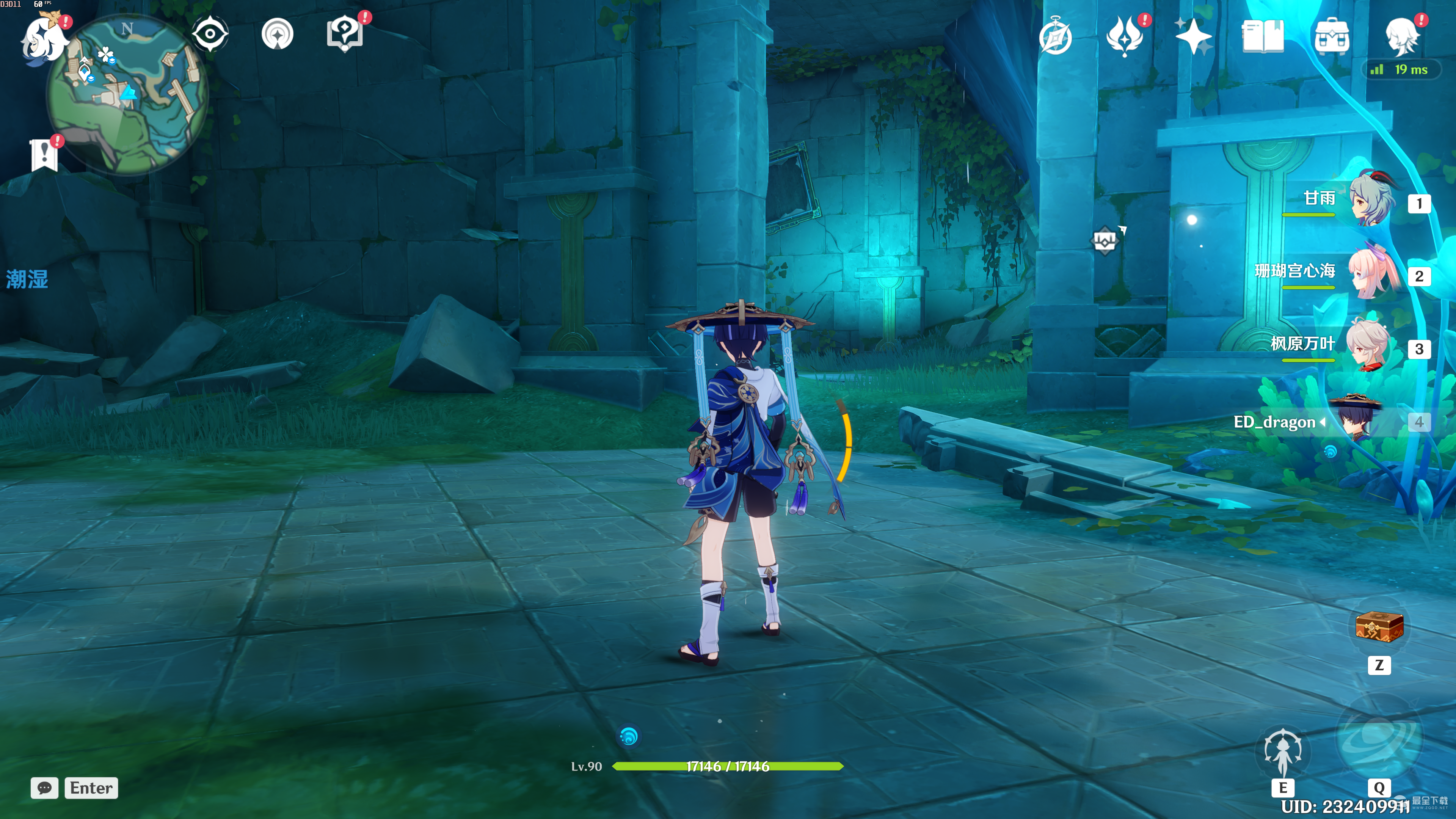This screenshot has height=819, width=1456.
Task: Open the chat speech-bubble button
Action: pyautogui.click(x=44, y=788)
